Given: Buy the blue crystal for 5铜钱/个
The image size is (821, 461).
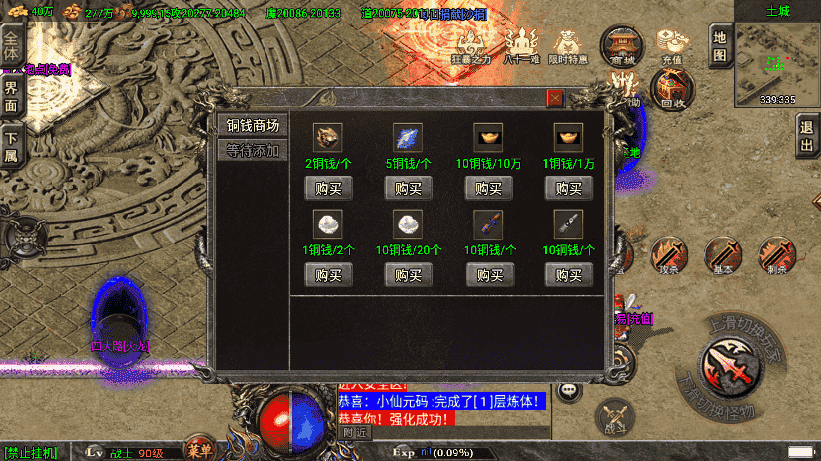Looking at the screenshot, I should (x=408, y=188).
